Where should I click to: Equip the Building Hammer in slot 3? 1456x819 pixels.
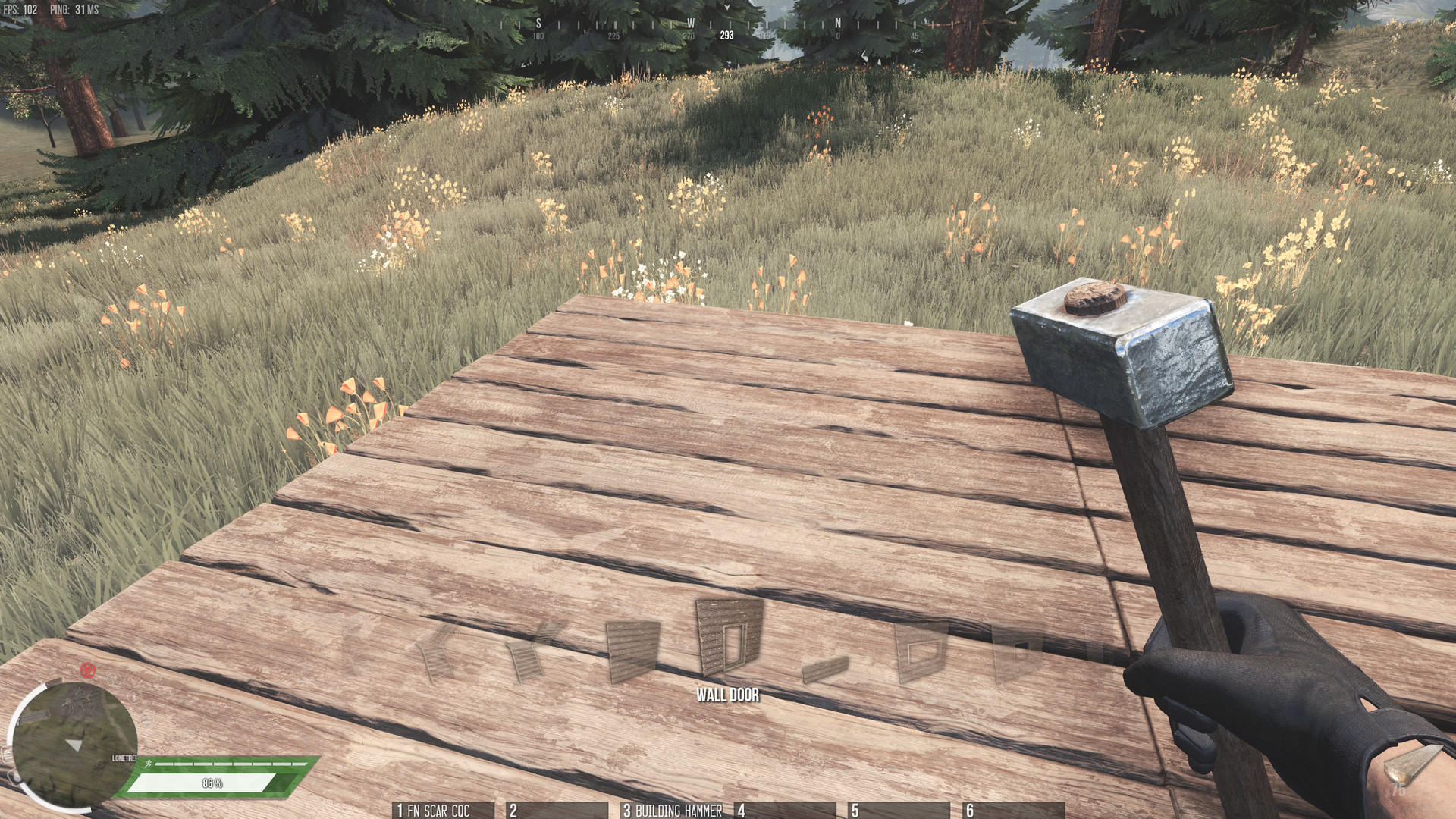[671, 811]
